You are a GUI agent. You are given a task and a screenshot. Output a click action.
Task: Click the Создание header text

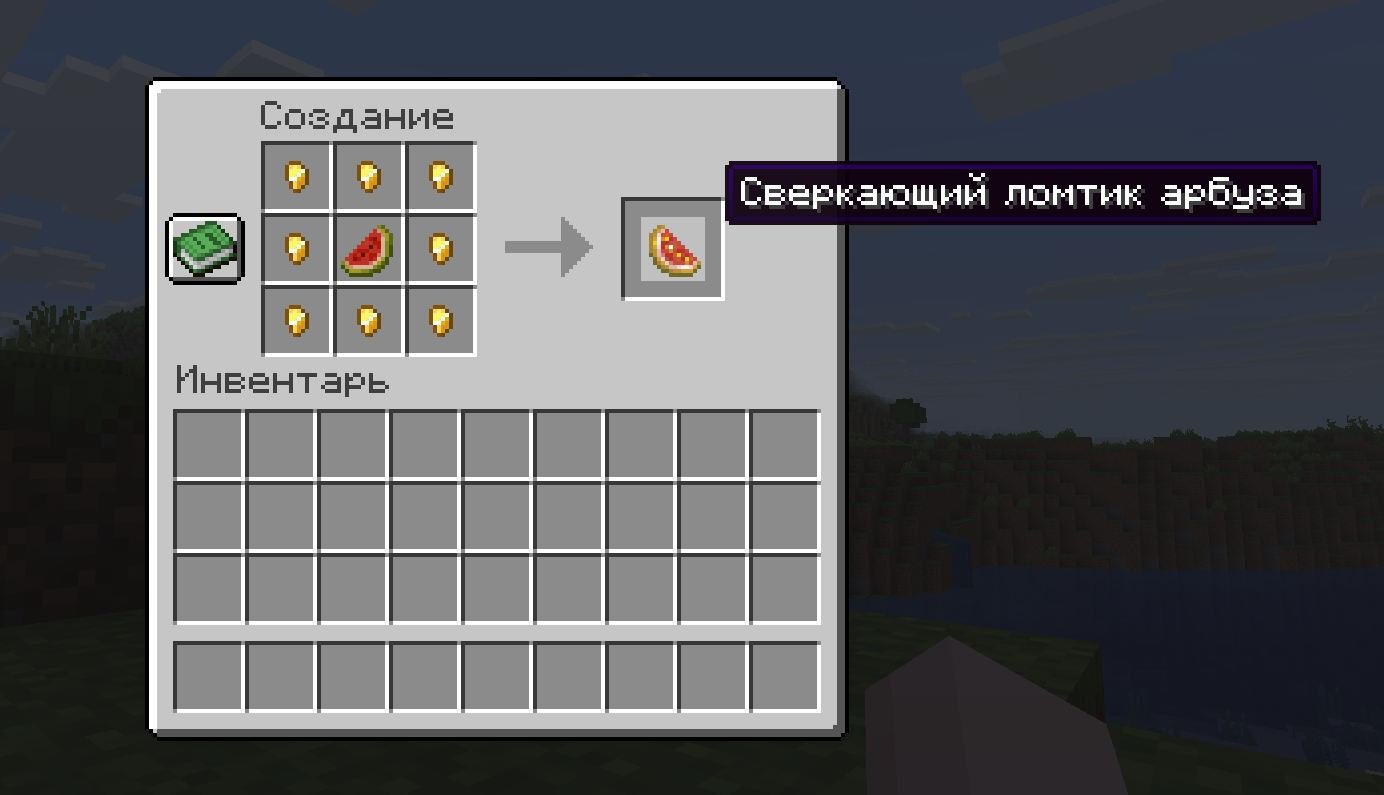(356, 116)
